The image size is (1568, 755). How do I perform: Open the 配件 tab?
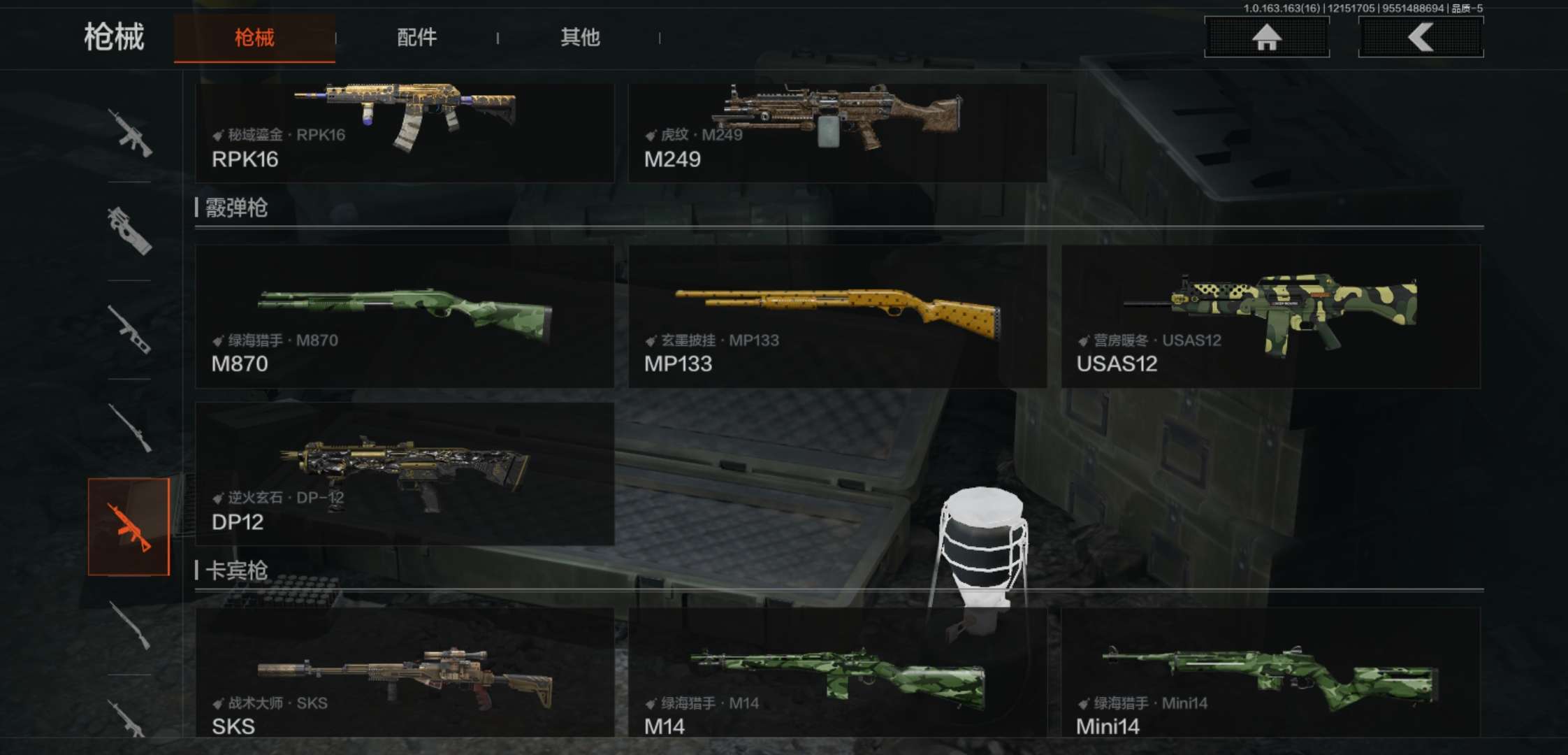(417, 38)
